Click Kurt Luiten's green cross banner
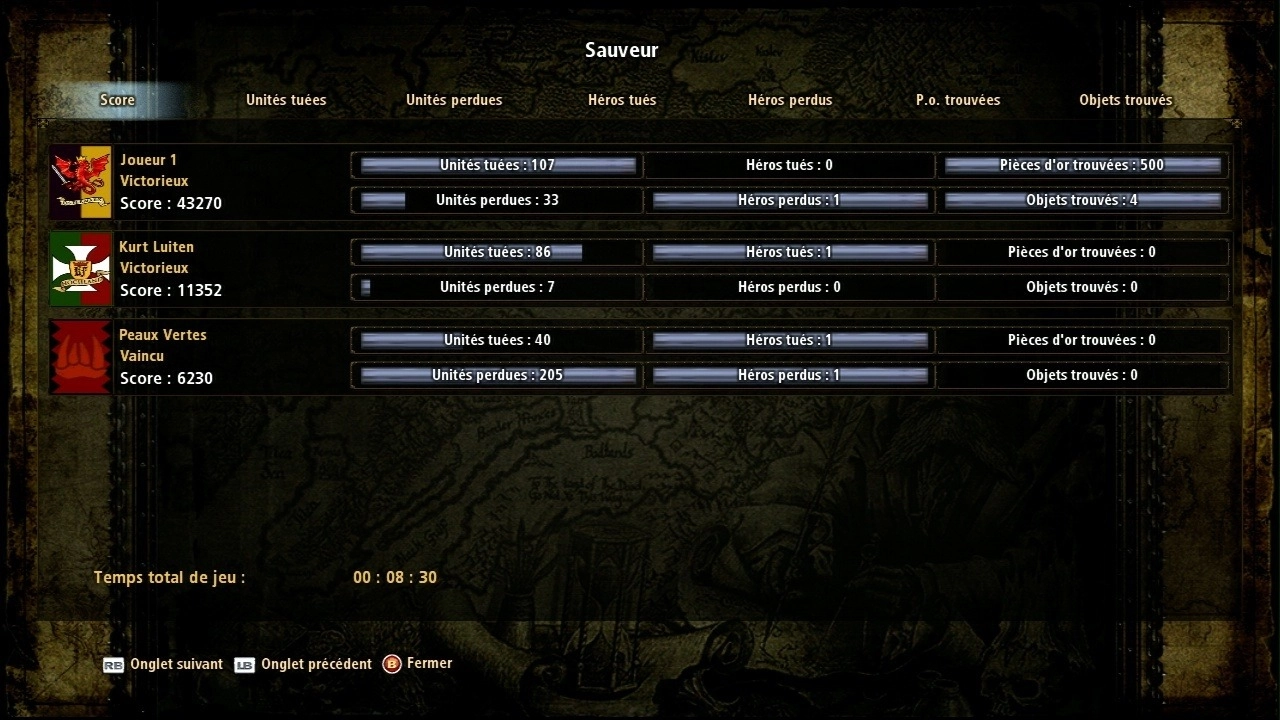Image resolution: width=1280 pixels, height=720 pixels. tap(81, 269)
